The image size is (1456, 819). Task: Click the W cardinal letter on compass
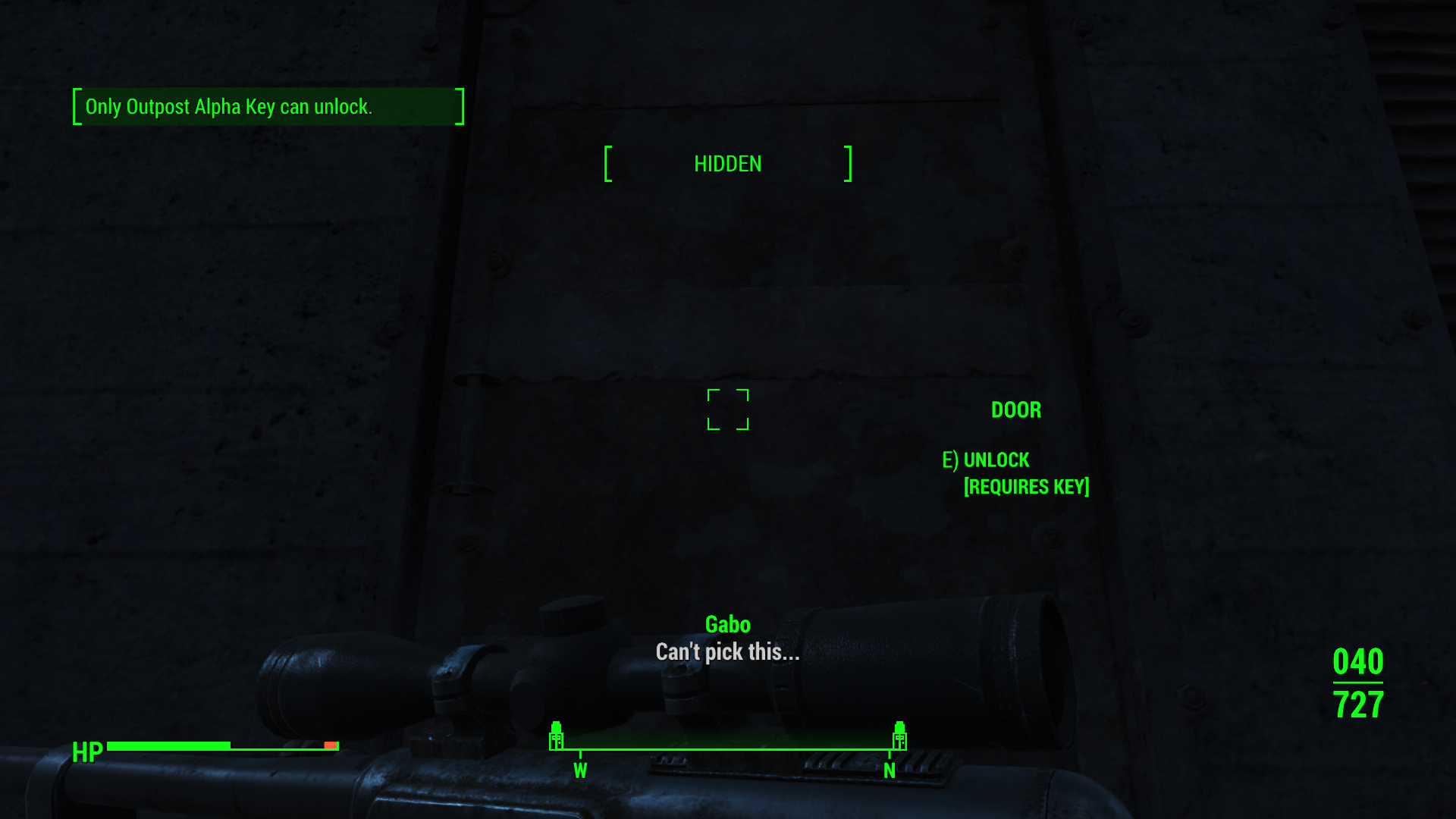pyautogui.click(x=581, y=770)
